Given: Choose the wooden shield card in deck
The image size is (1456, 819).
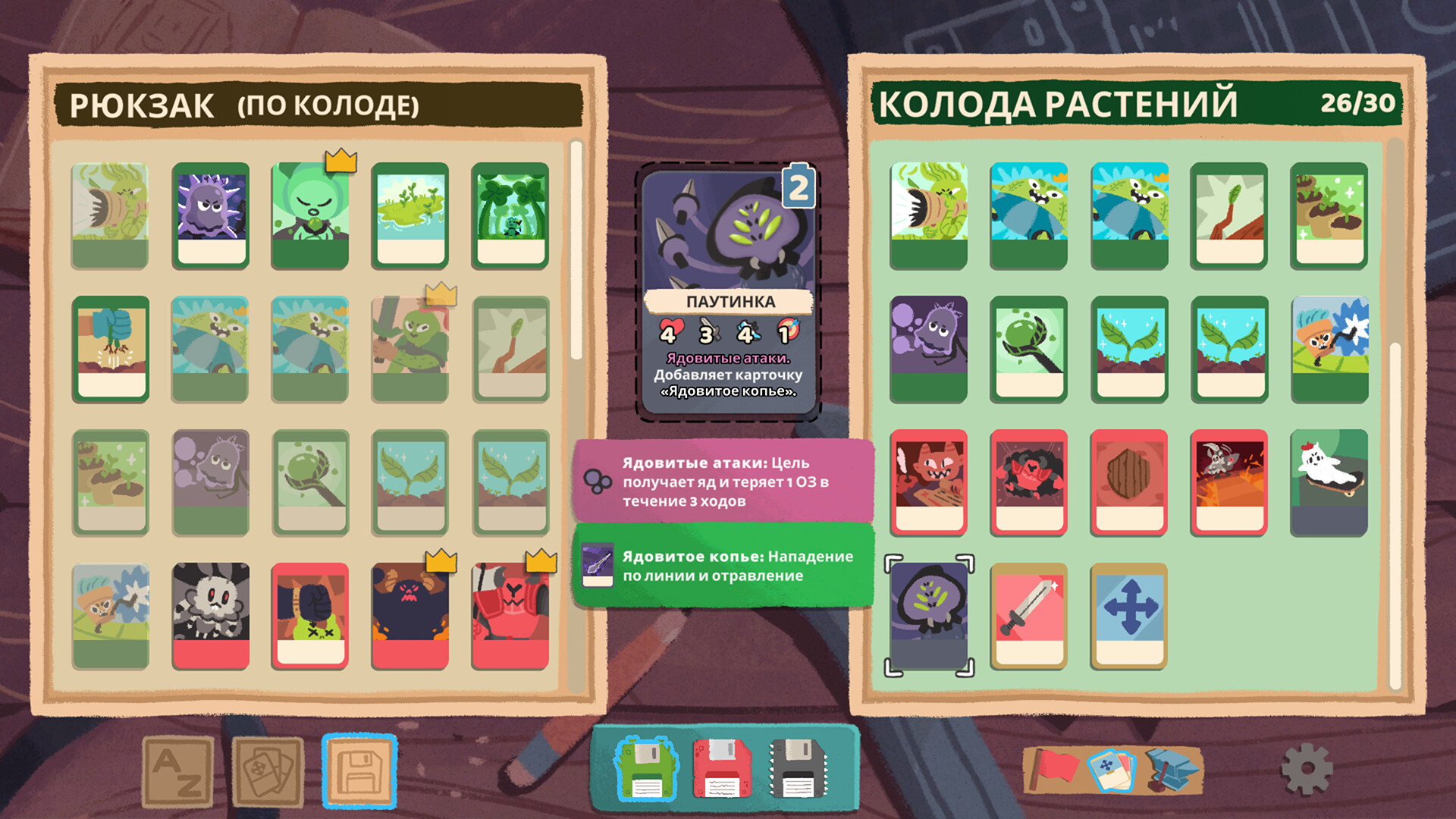Looking at the screenshot, I should (1128, 482).
